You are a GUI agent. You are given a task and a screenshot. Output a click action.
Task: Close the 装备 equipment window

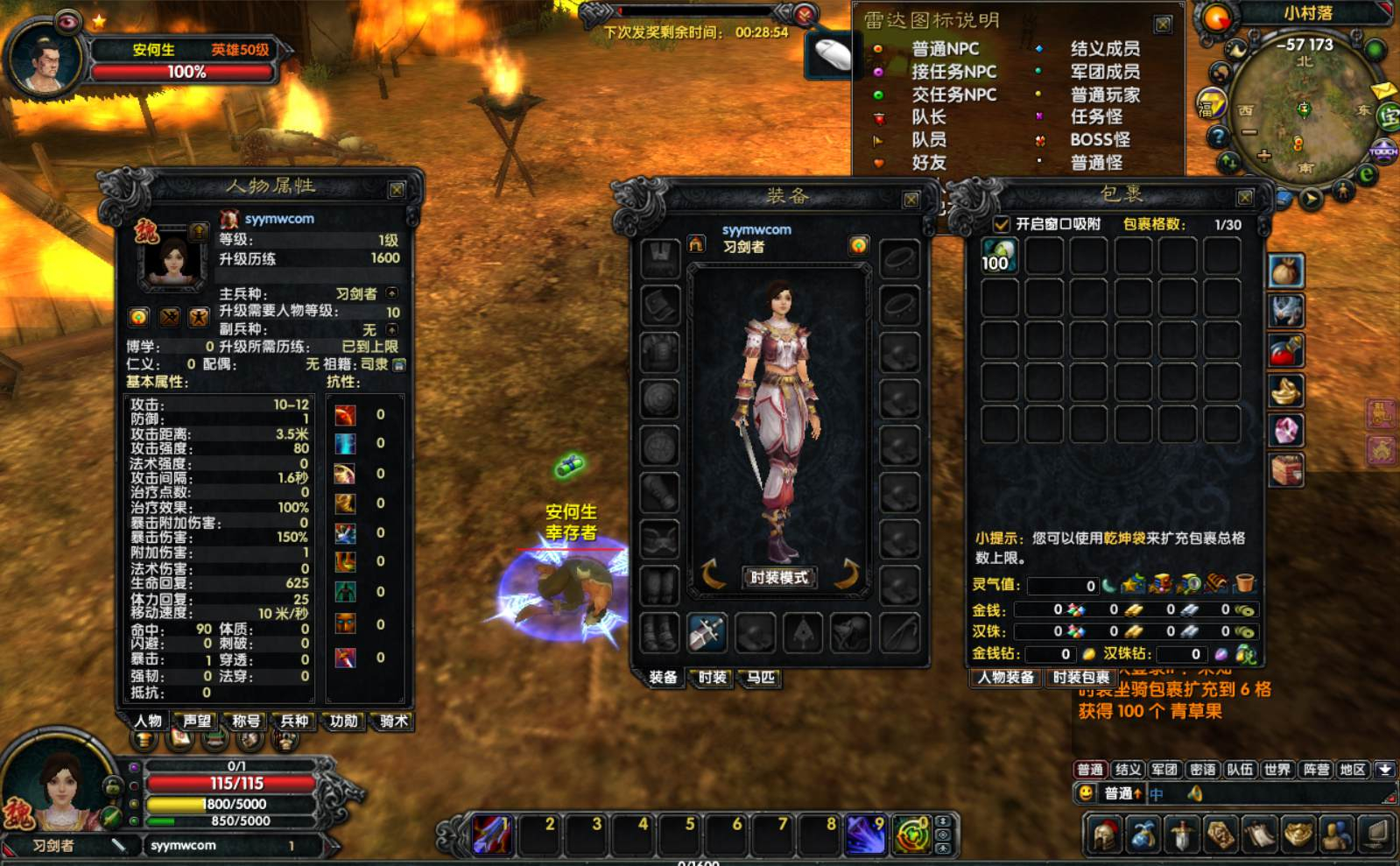tap(911, 200)
